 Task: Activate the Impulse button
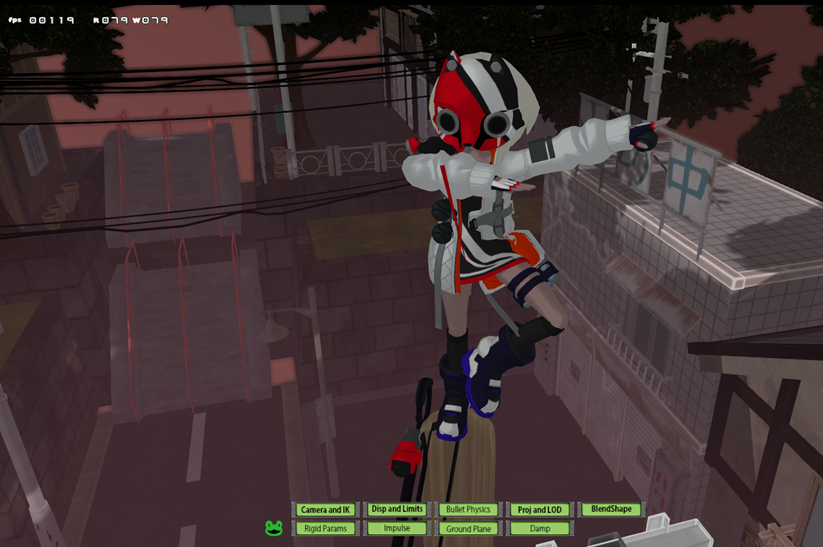pos(397,528)
